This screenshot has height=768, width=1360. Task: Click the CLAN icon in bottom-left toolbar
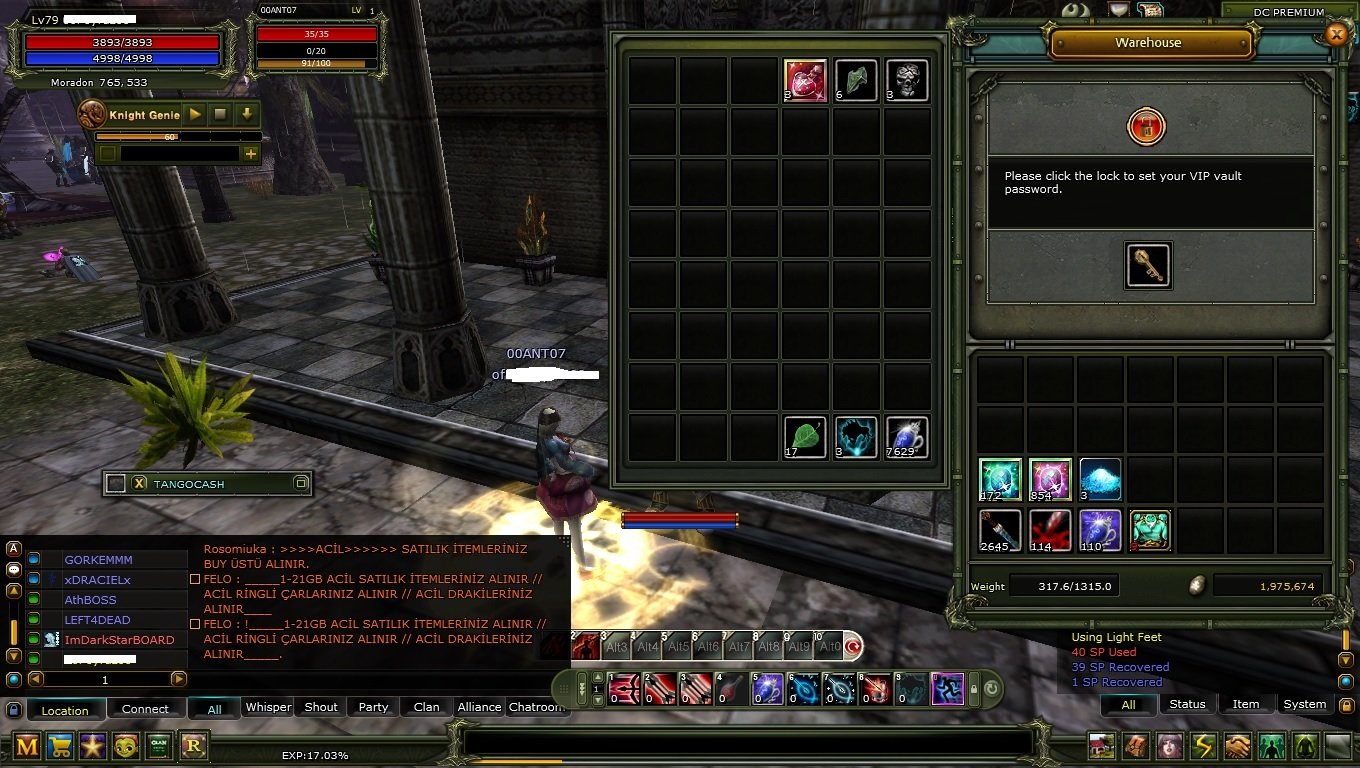(158, 746)
